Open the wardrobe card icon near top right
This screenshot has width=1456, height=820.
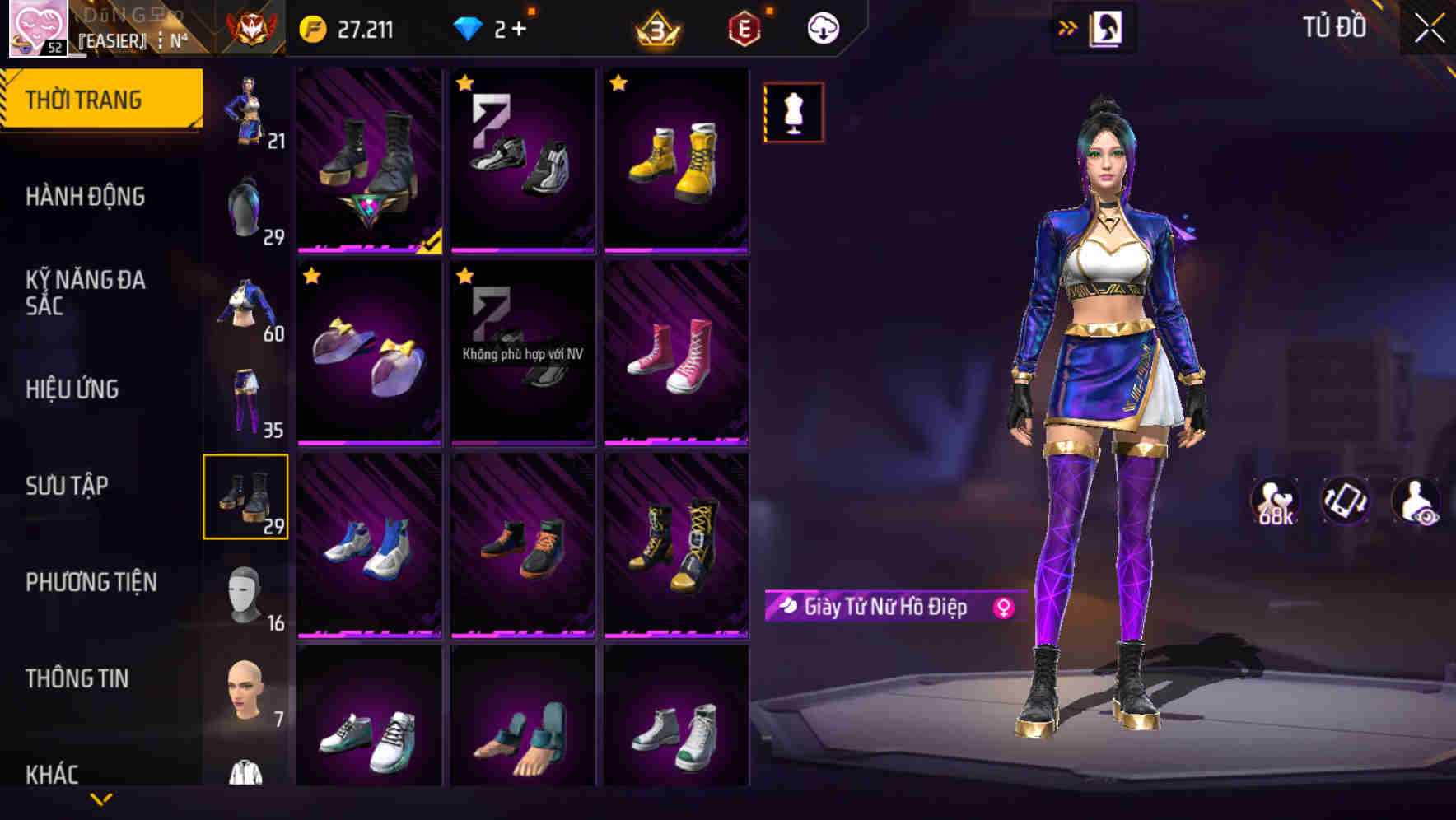pyautogui.click(x=1108, y=27)
